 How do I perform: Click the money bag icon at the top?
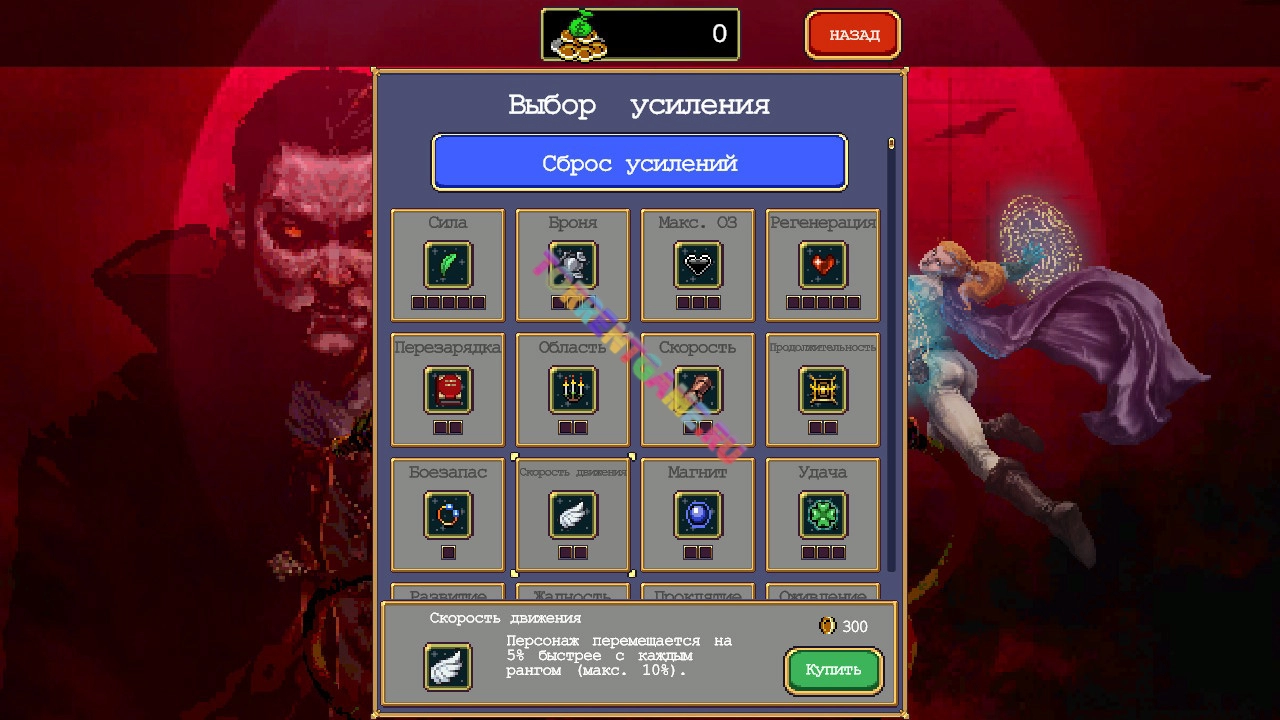click(x=578, y=33)
